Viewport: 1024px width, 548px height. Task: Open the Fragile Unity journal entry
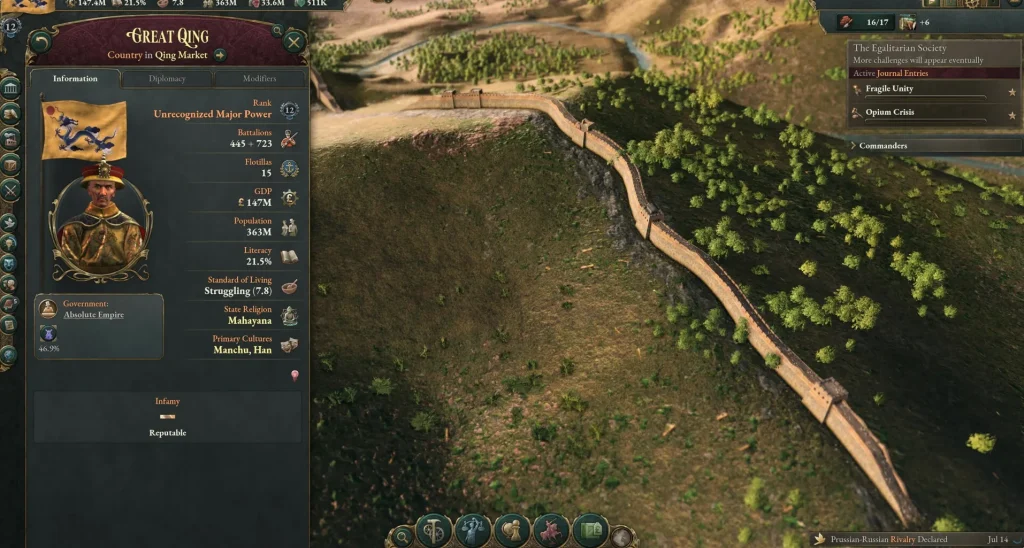pyautogui.click(x=889, y=89)
